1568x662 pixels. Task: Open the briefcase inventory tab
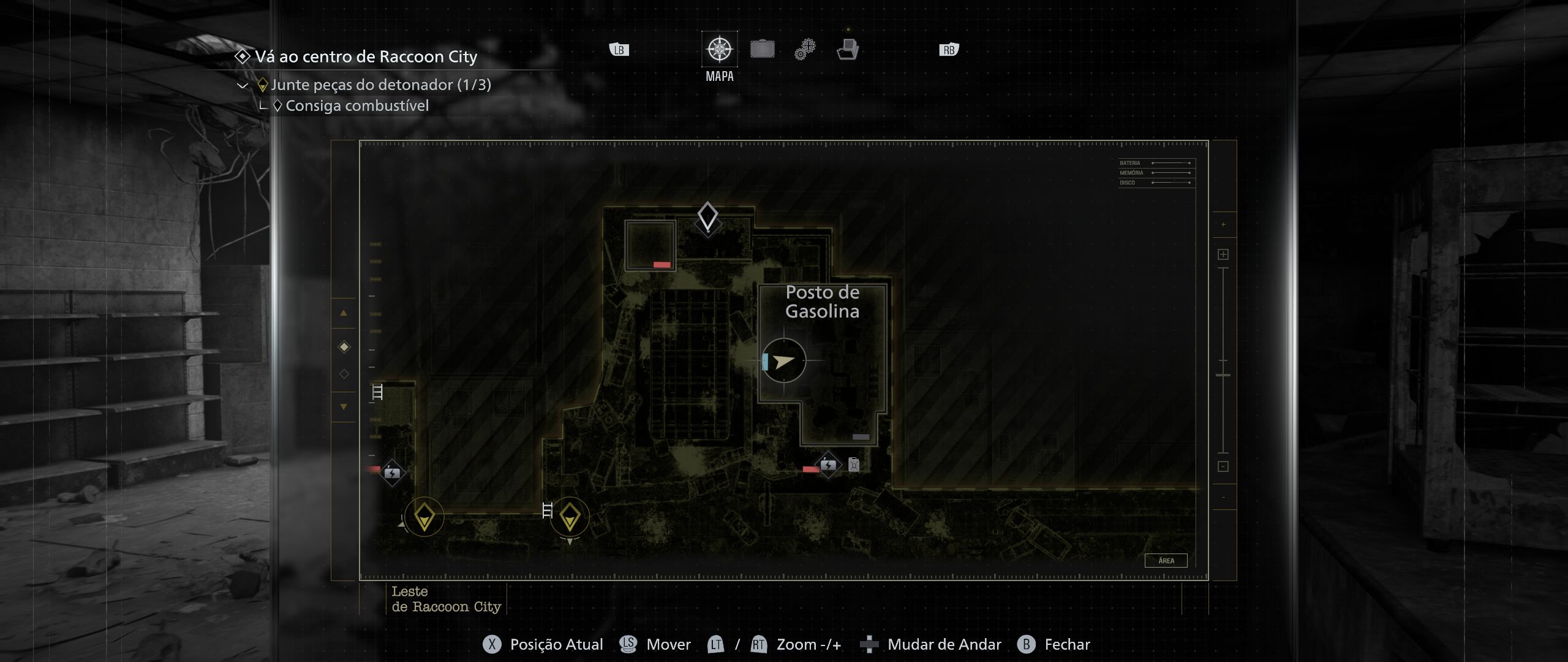click(x=762, y=49)
